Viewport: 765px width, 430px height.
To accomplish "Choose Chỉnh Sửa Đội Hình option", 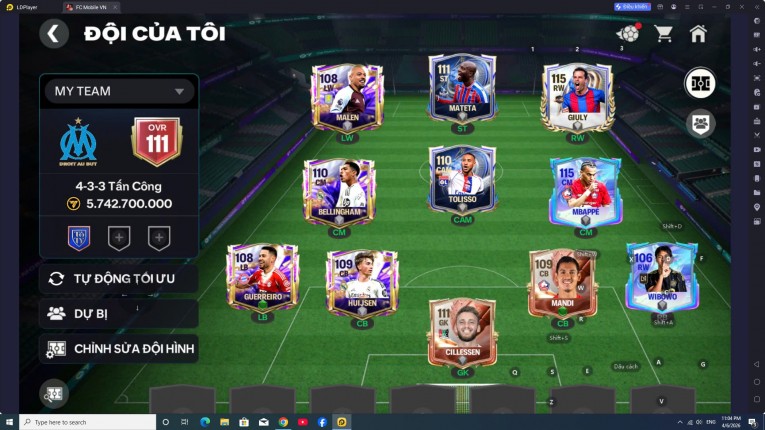I will click(119, 348).
